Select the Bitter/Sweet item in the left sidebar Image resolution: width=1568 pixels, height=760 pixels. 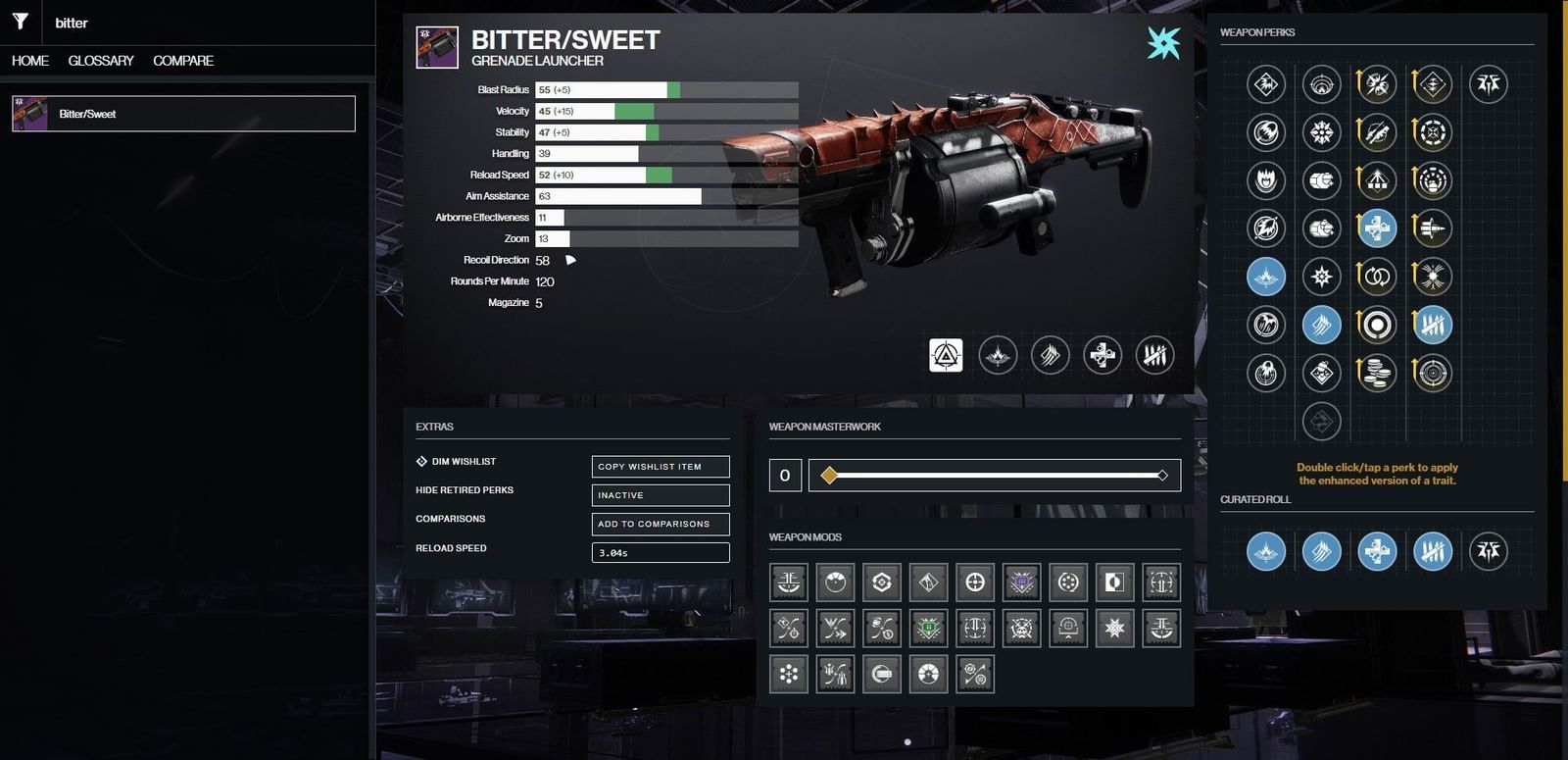coord(182,113)
